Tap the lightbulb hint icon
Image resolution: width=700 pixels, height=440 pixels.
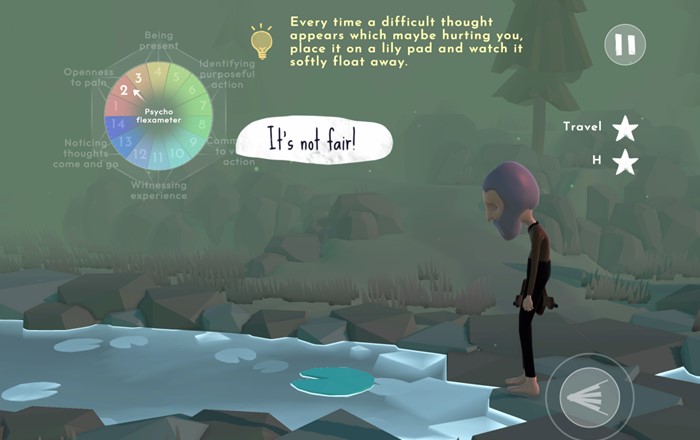(x=261, y=40)
